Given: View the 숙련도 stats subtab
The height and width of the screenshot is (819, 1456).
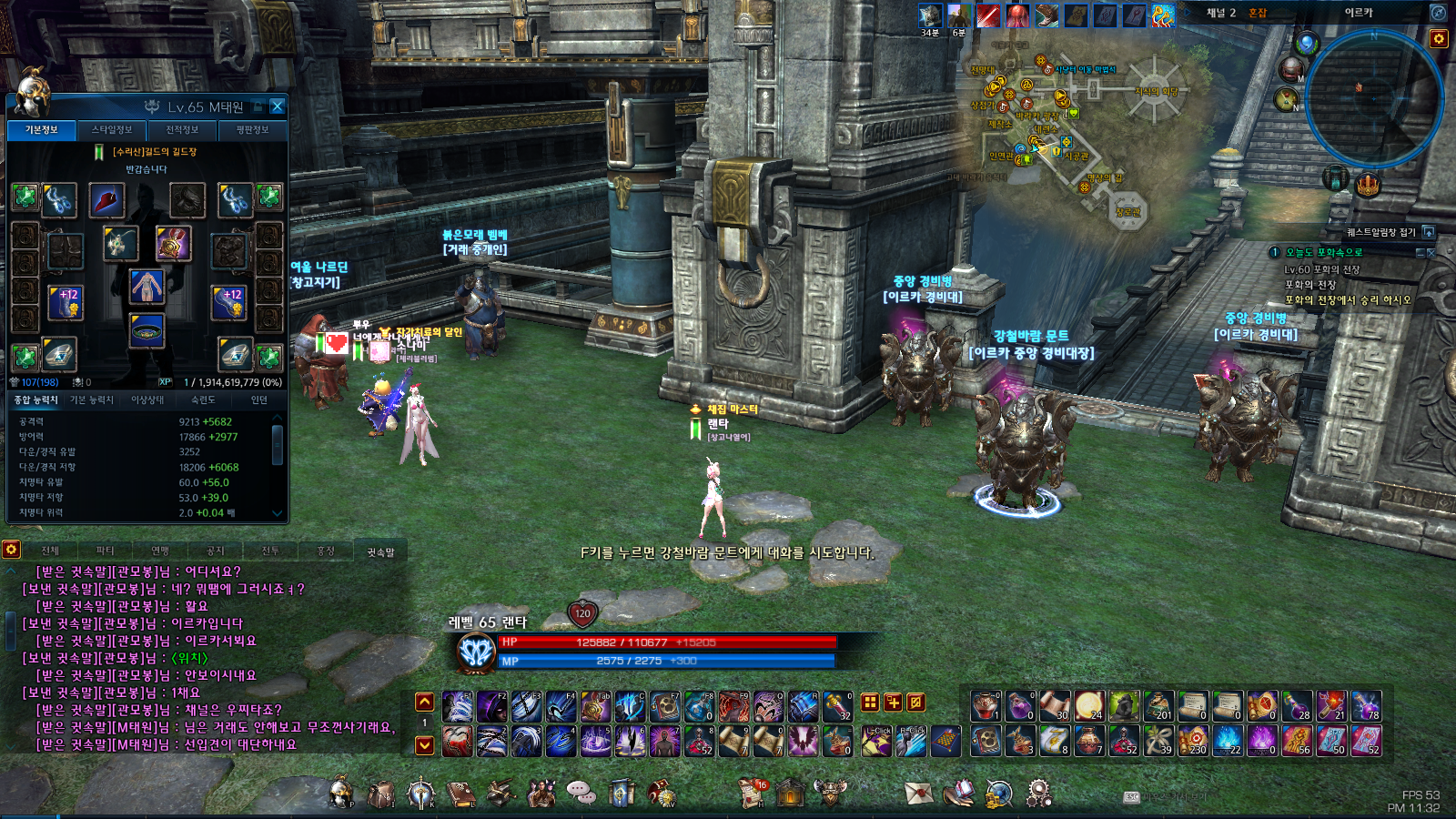Looking at the screenshot, I should (203, 399).
